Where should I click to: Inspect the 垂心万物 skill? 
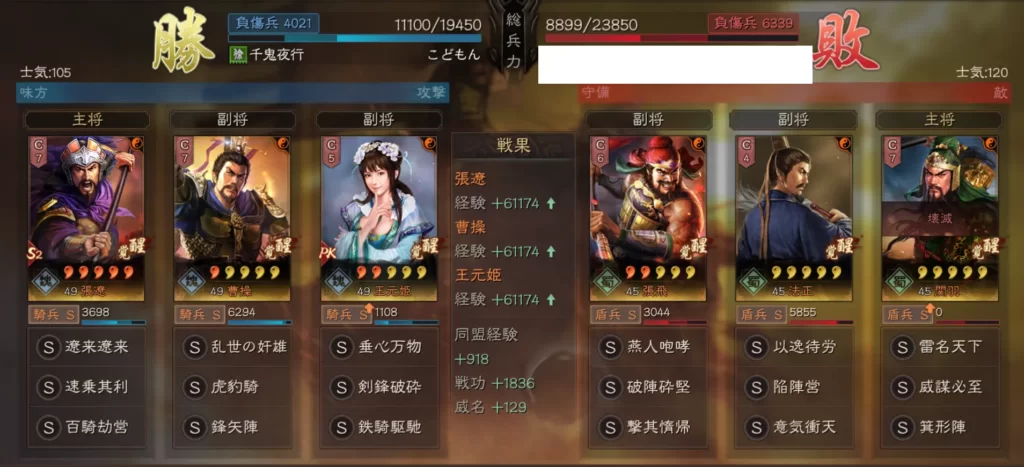tap(378, 347)
